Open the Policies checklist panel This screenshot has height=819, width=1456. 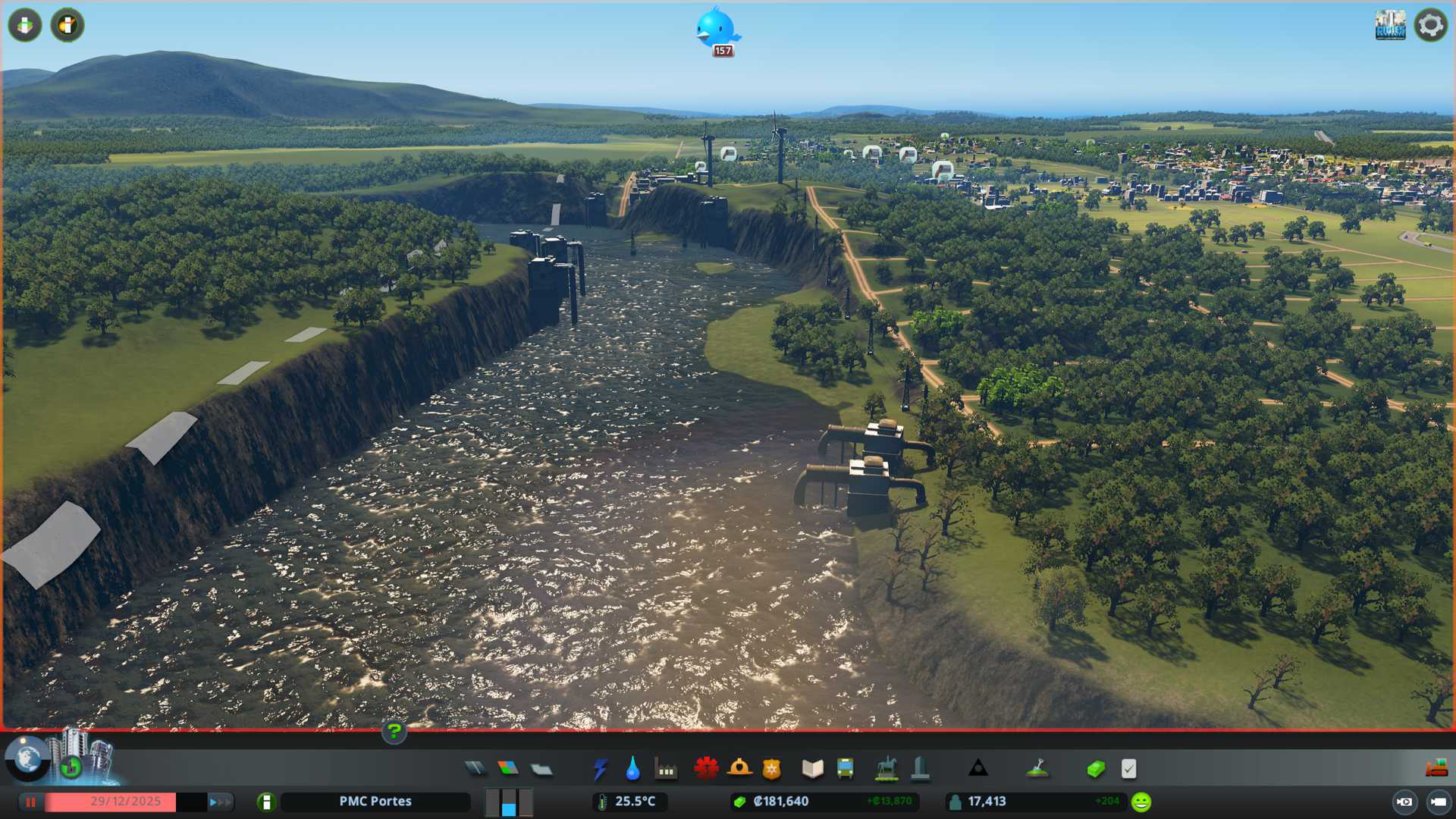[x=1128, y=769]
